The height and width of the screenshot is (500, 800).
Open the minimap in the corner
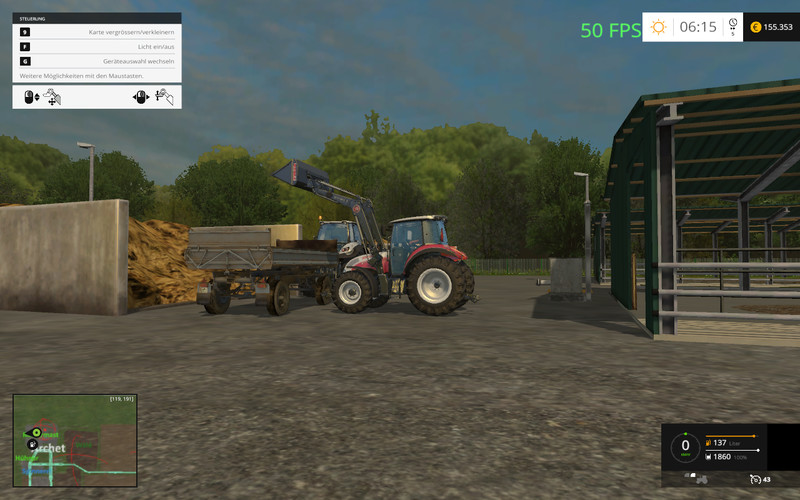pos(75,440)
